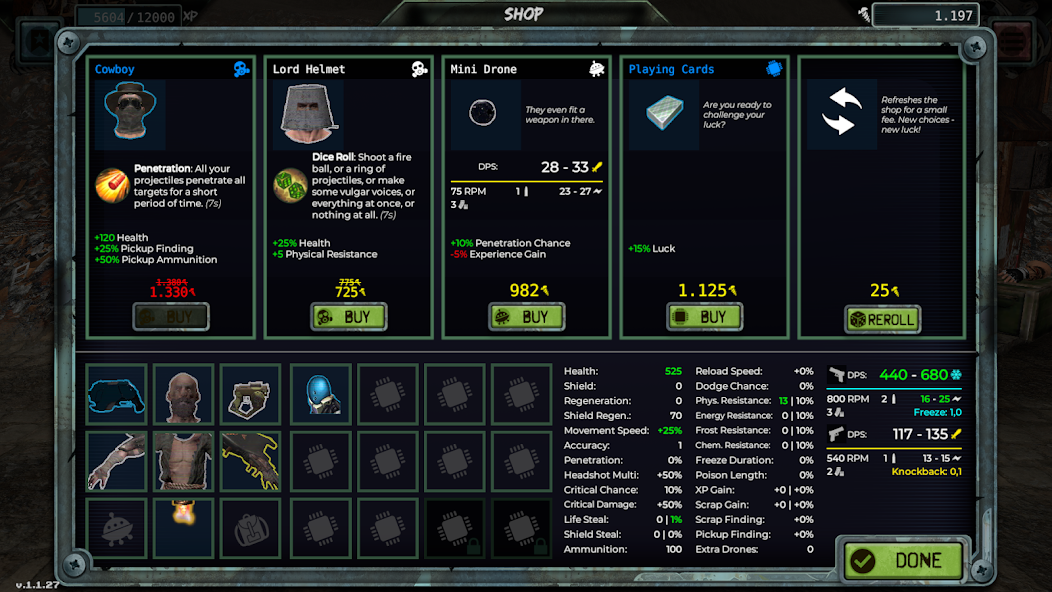Image resolution: width=1052 pixels, height=592 pixels.
Task: Buy the Mini Drone weapon
Action: [526, 317]
